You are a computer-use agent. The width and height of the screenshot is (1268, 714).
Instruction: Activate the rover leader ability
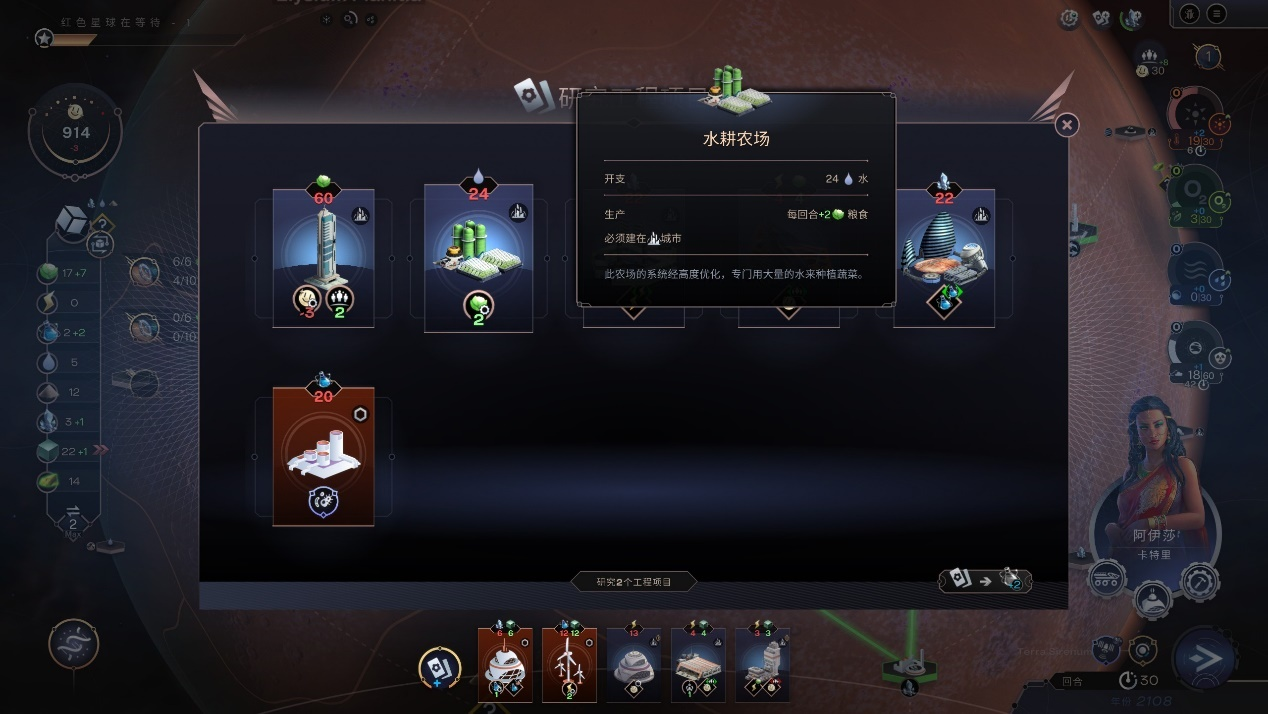1108,577
